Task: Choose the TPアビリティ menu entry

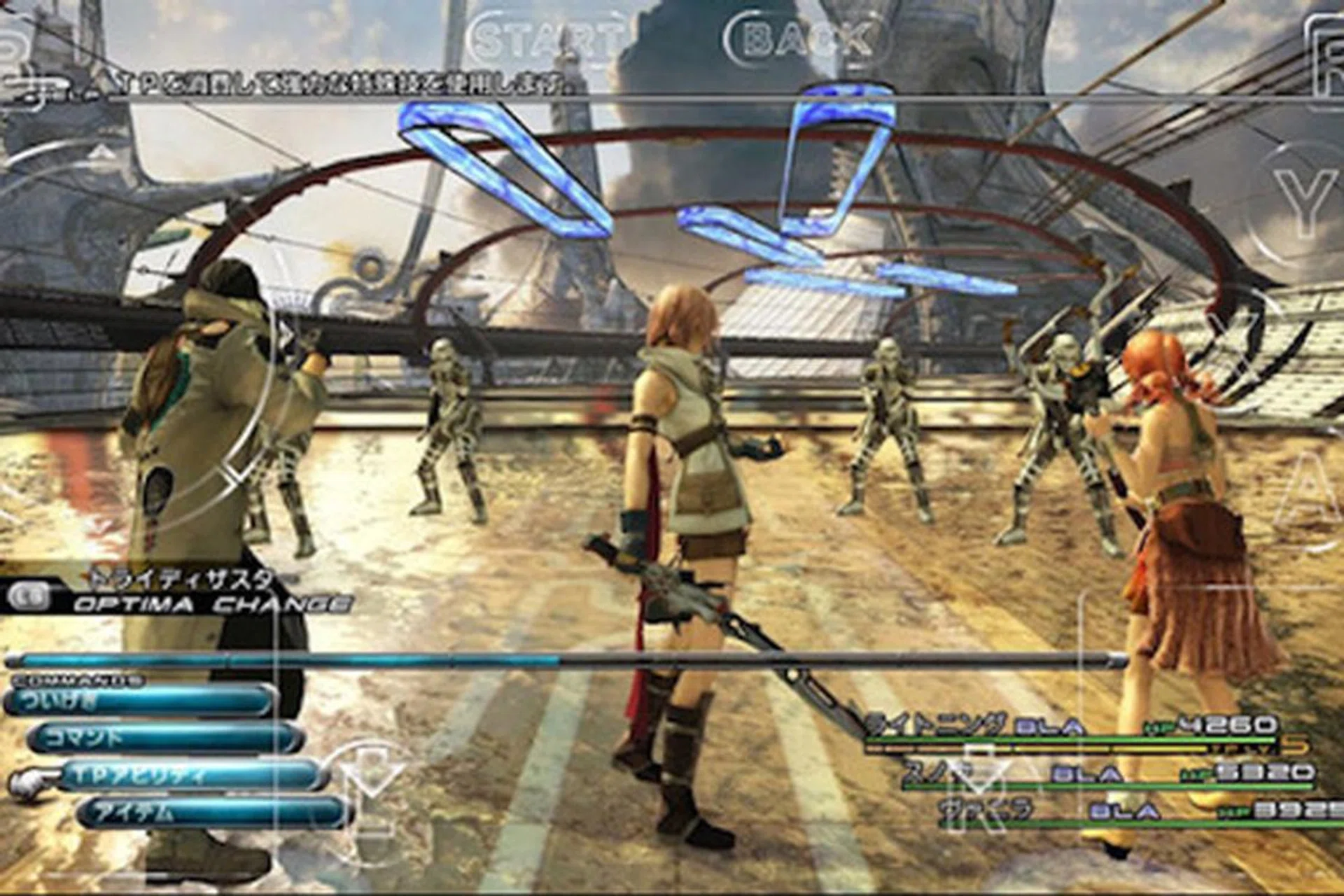Action: click(189, 776)
